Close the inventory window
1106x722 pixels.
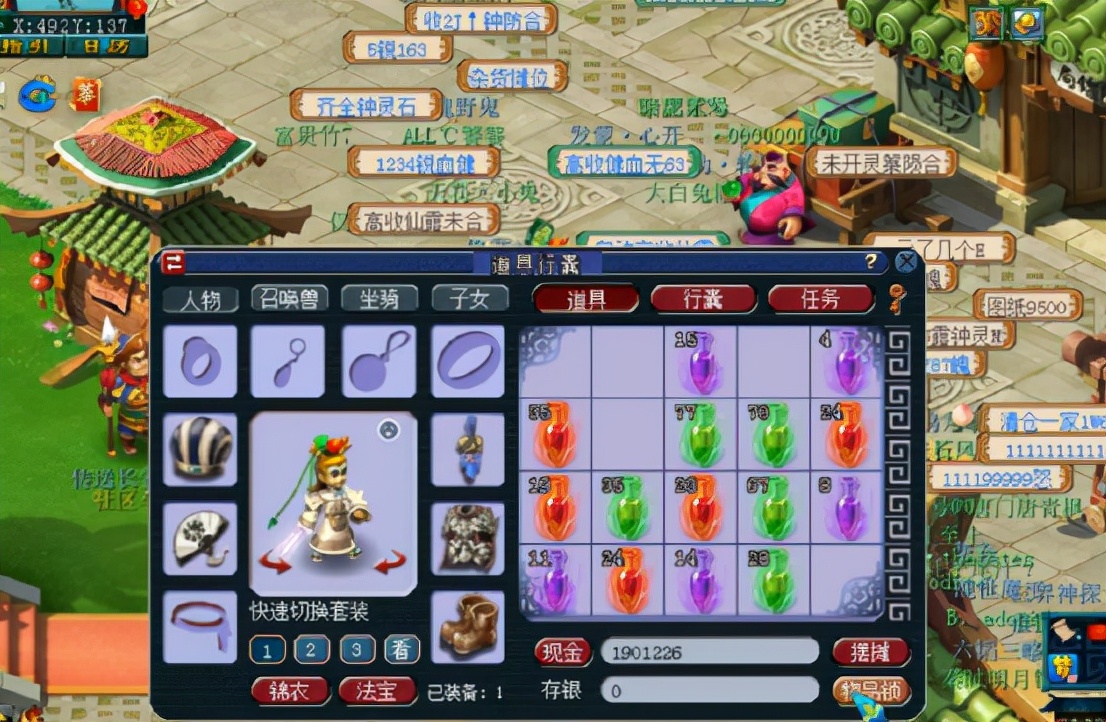pos(905,262)
